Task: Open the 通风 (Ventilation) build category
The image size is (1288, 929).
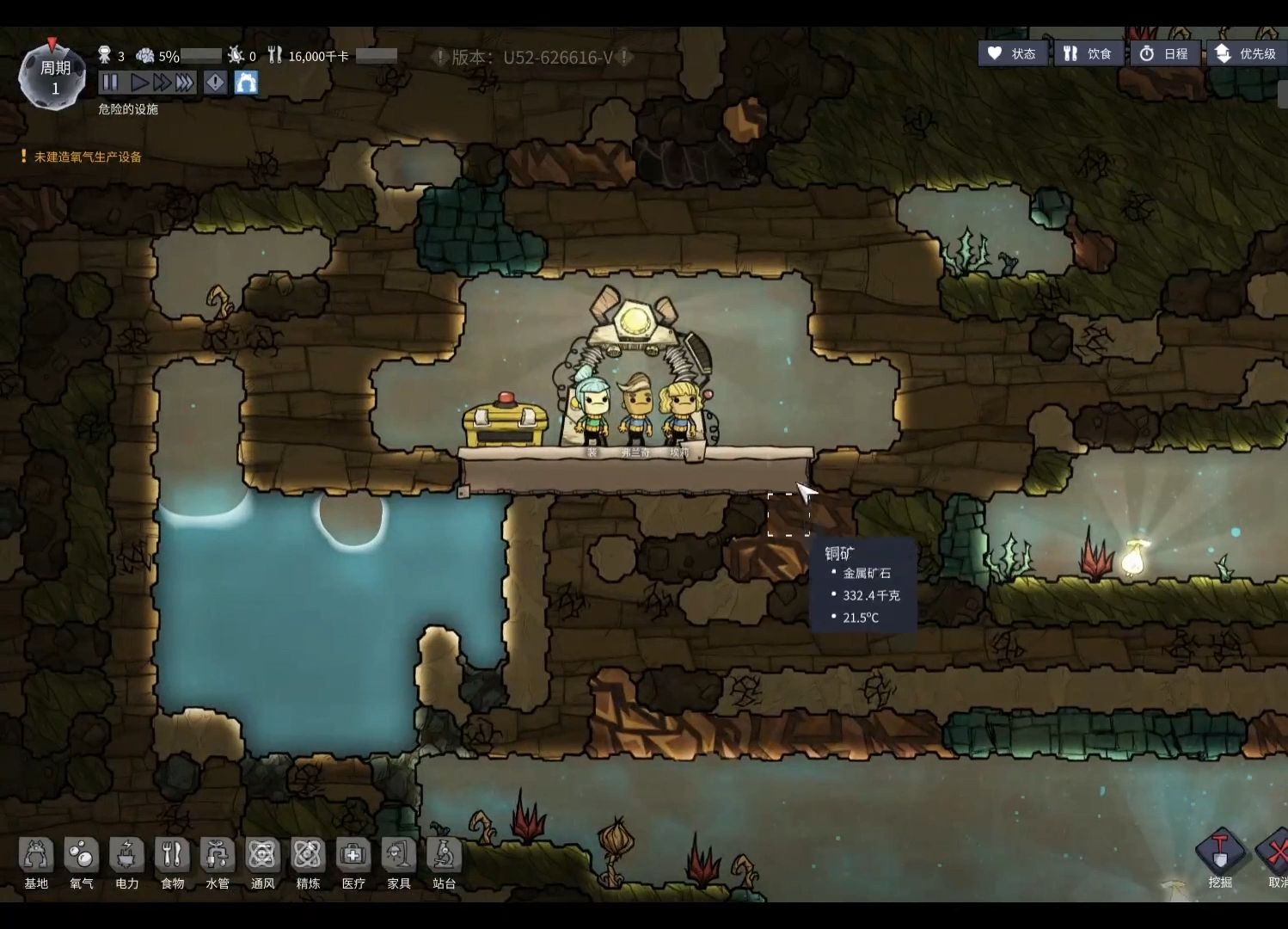Action: tap(262, 863)
